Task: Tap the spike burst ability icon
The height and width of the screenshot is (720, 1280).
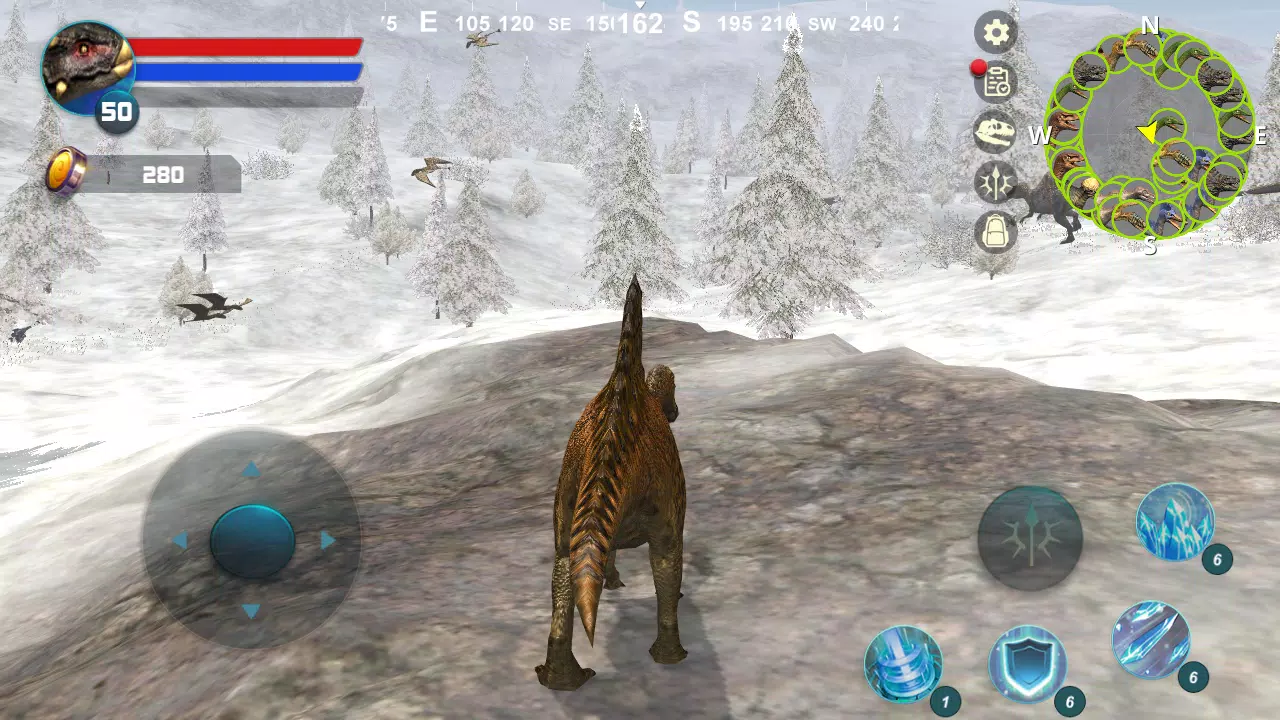Action: pos(1030,537)
